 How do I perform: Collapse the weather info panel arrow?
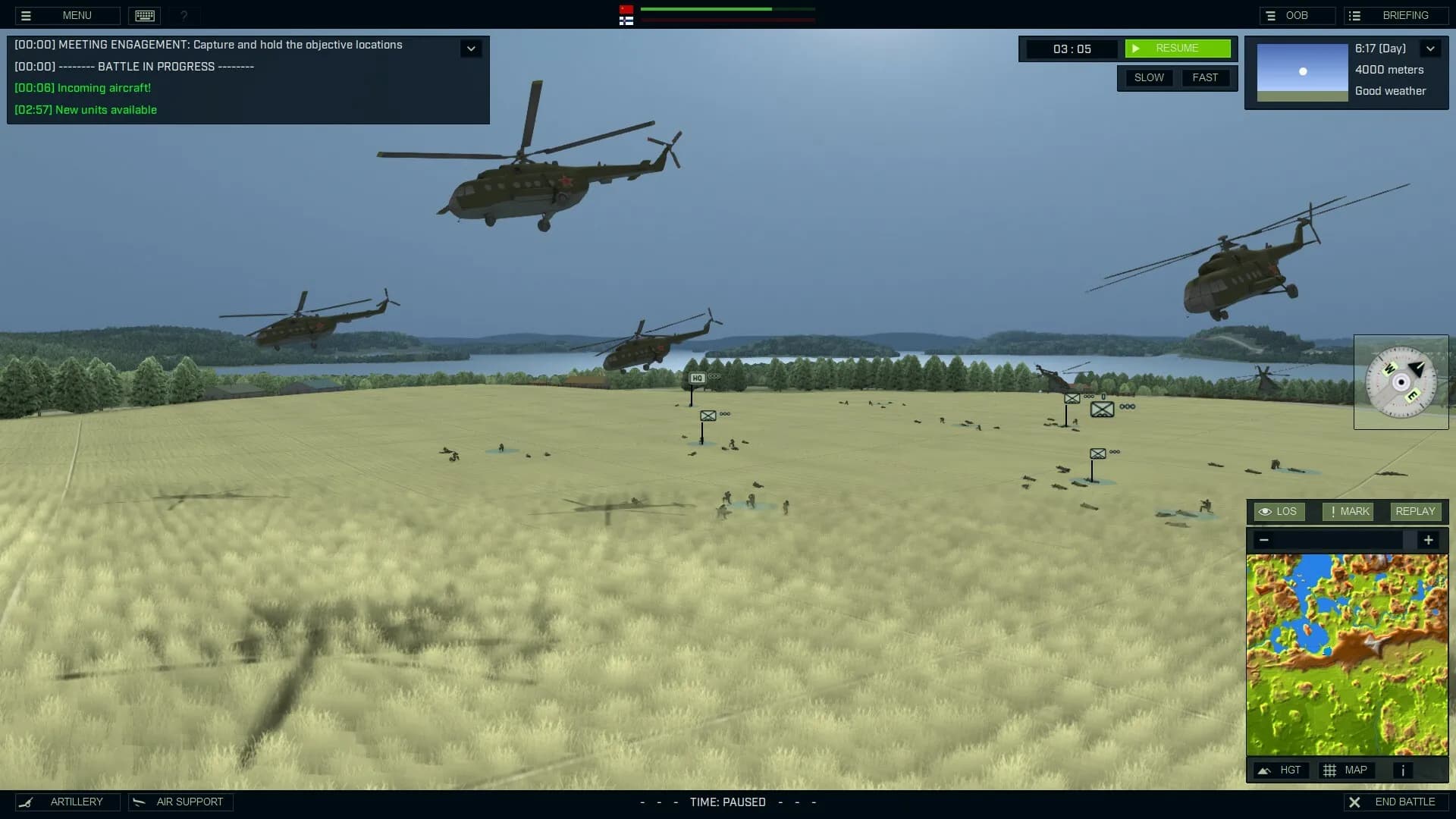coord(1430,49)
